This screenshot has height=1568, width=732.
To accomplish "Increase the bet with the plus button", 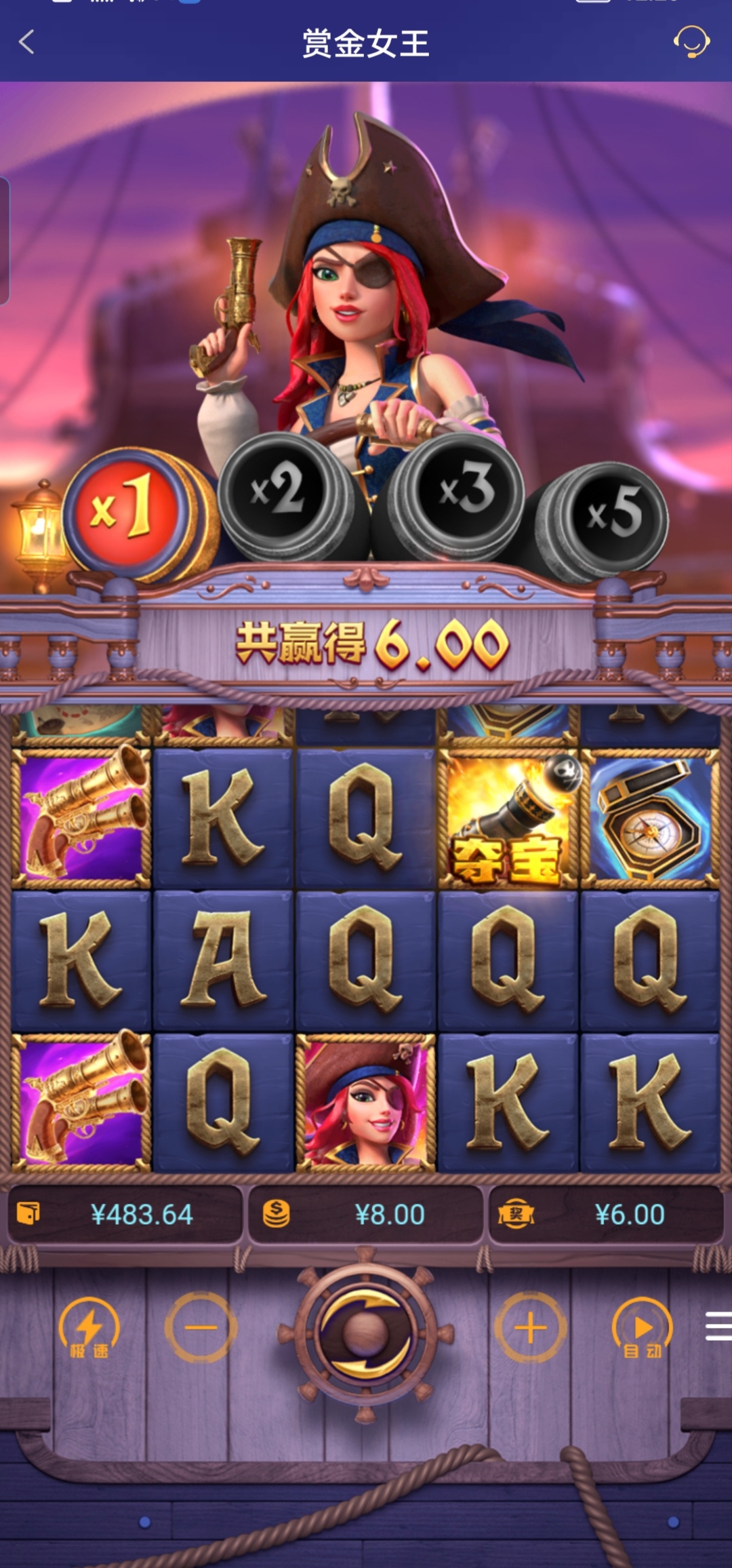I will click(x=531, y=1328).
